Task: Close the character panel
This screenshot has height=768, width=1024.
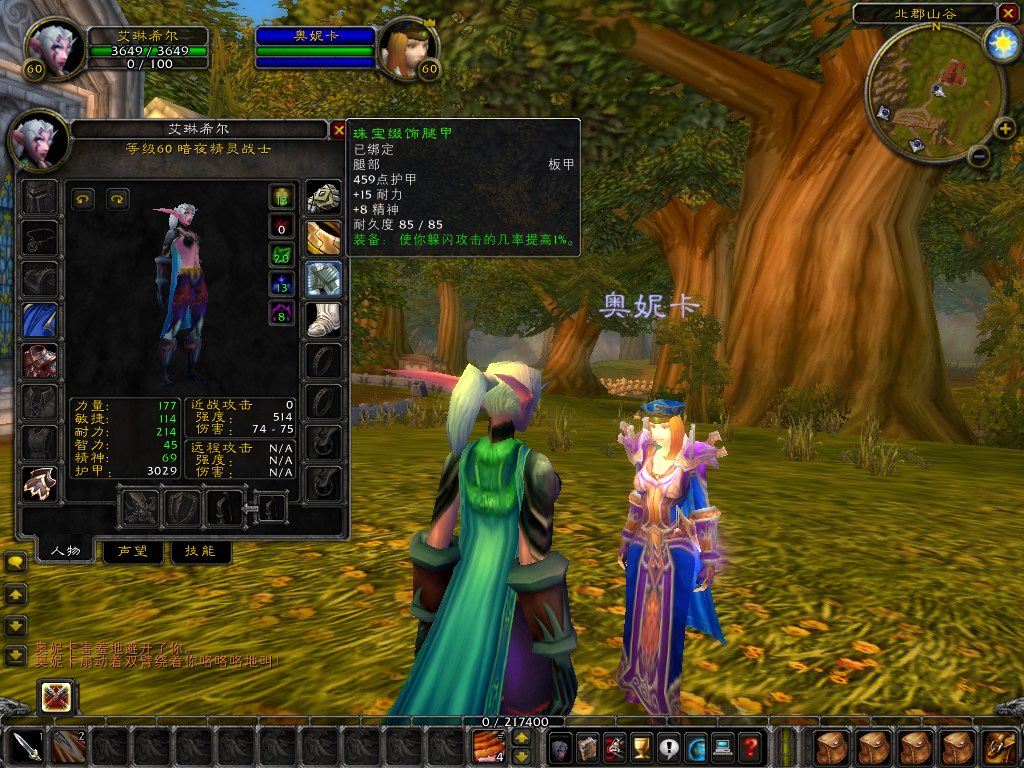Action: point(337,130)
